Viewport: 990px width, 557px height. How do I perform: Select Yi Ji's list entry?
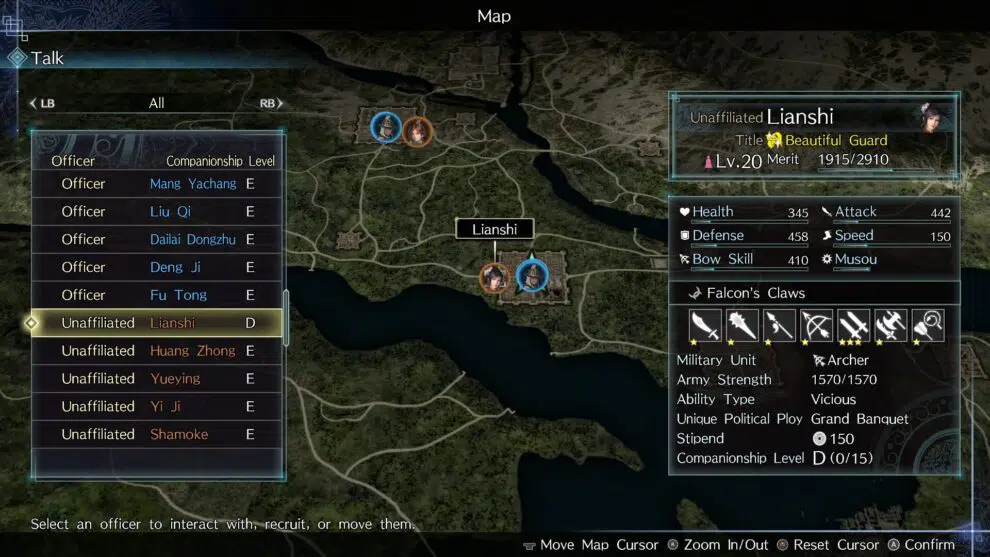pyautogui.click(x=157, y=407)
